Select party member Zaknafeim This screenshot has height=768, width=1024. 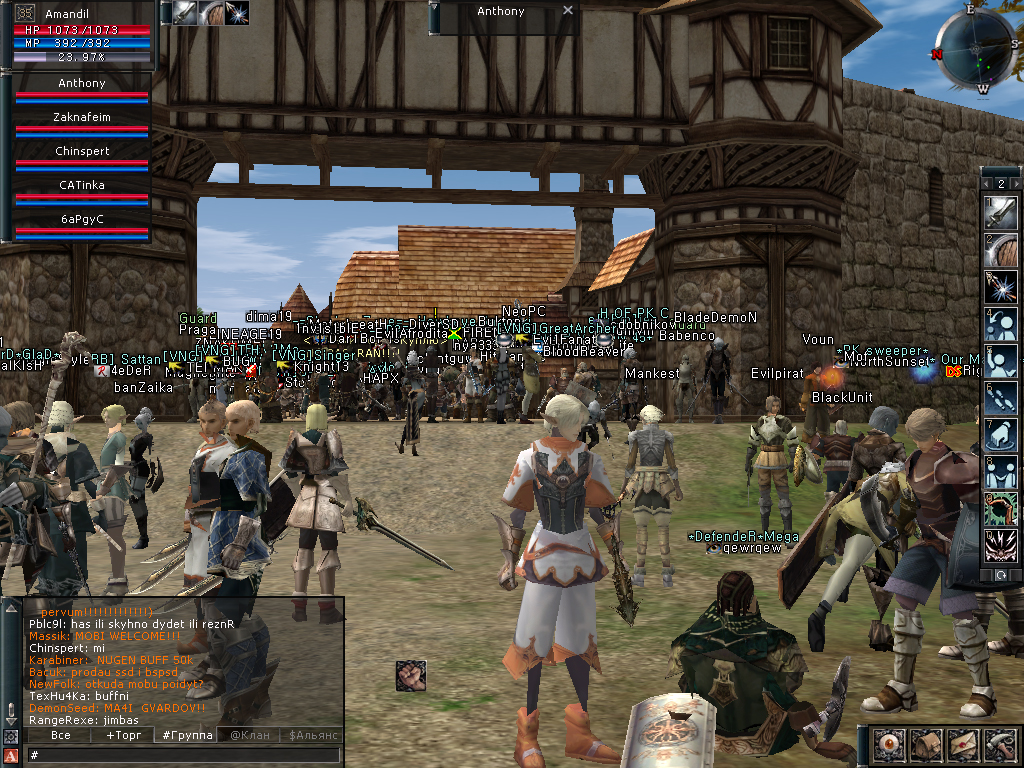point(82,118)
